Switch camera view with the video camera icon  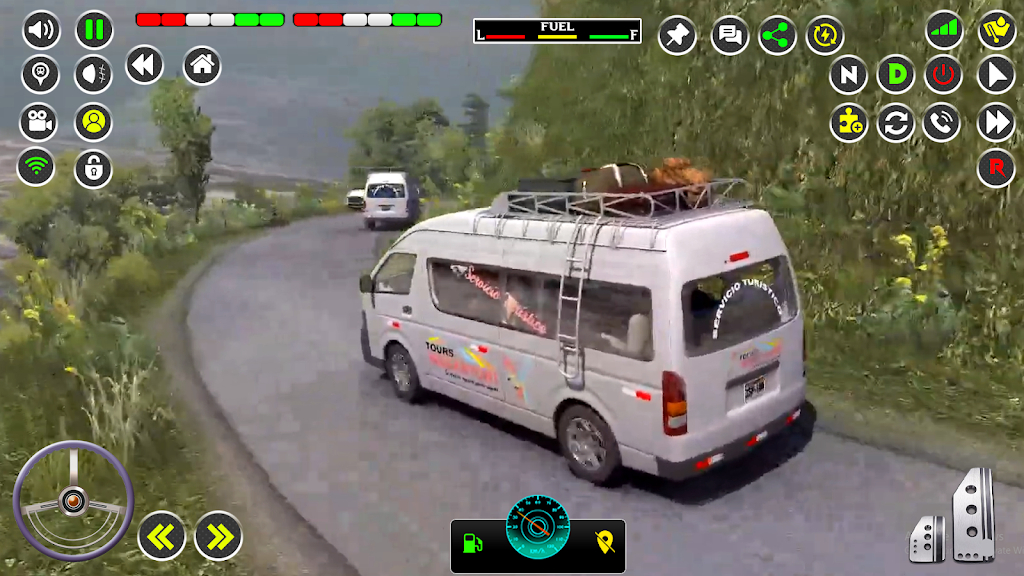(x=38, y=122)
